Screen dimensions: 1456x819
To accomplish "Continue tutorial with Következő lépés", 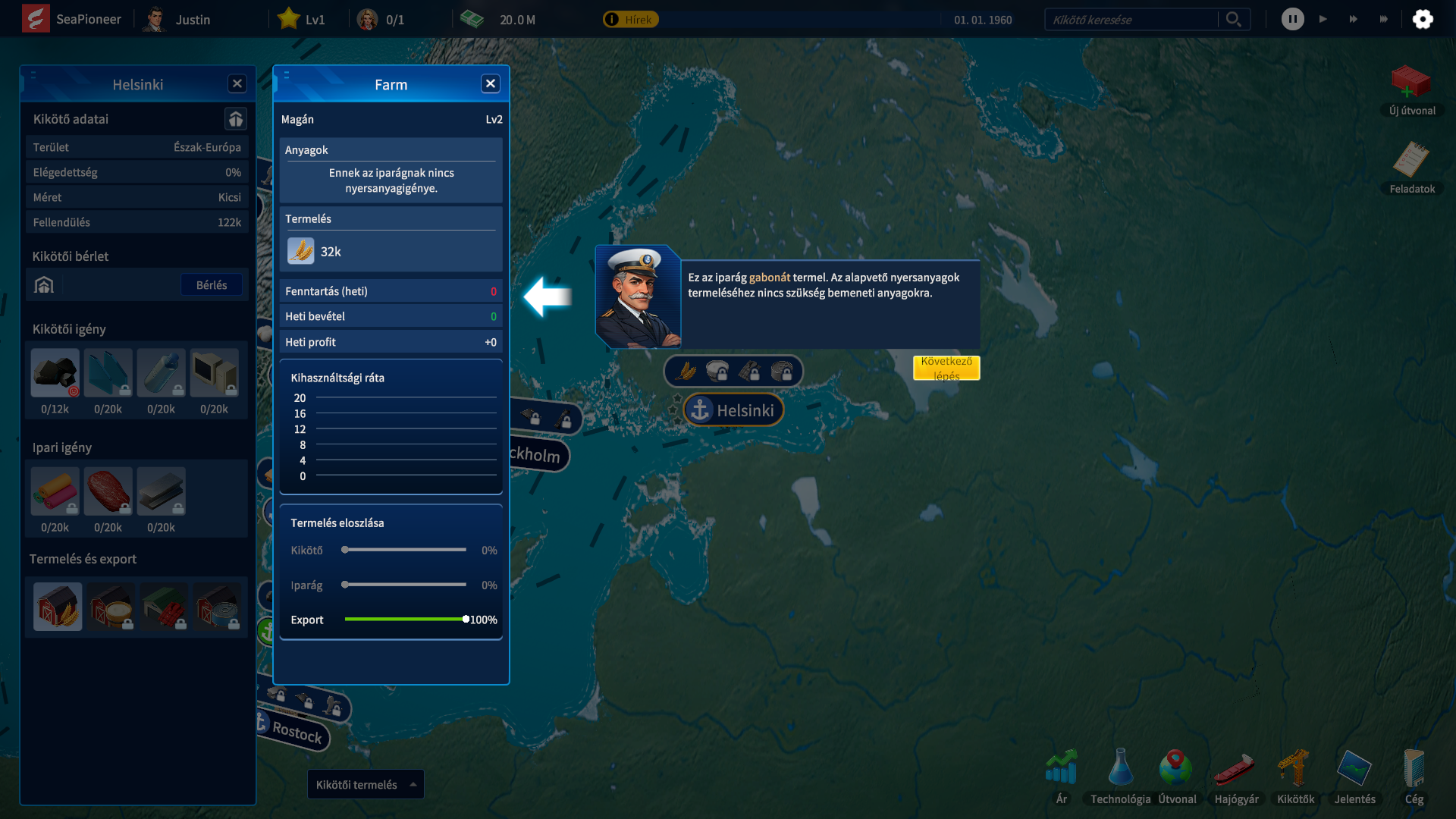I will [x=946, y=368].
